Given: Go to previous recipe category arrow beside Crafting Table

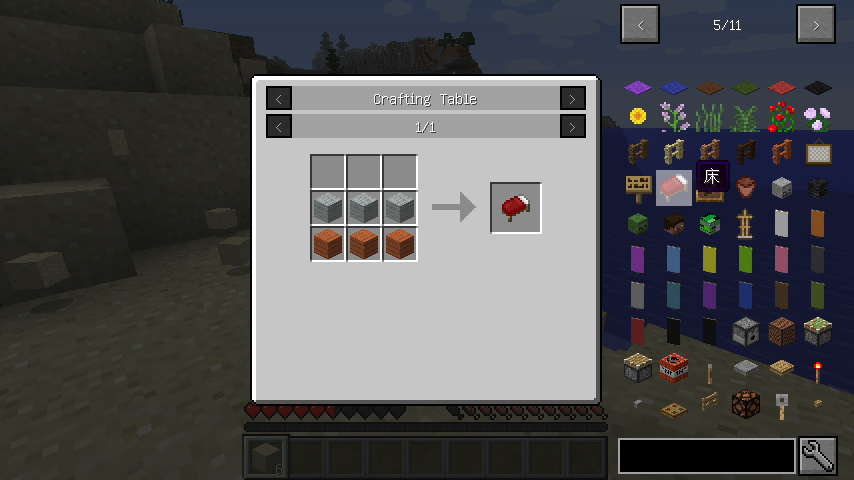Looking at the screenshot, I should point(279,98).
